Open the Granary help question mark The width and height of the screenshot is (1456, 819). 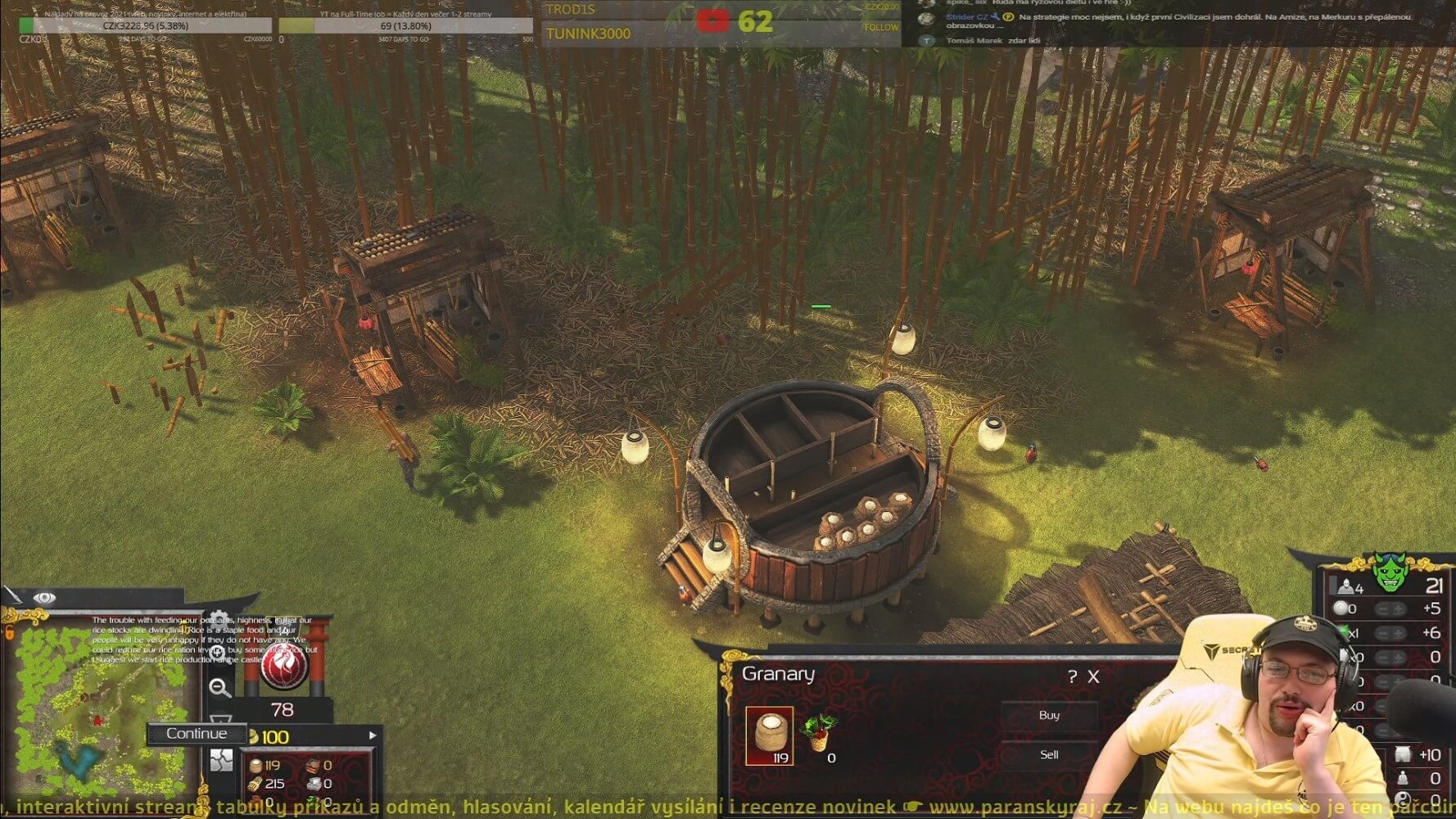coord(1073,677)
